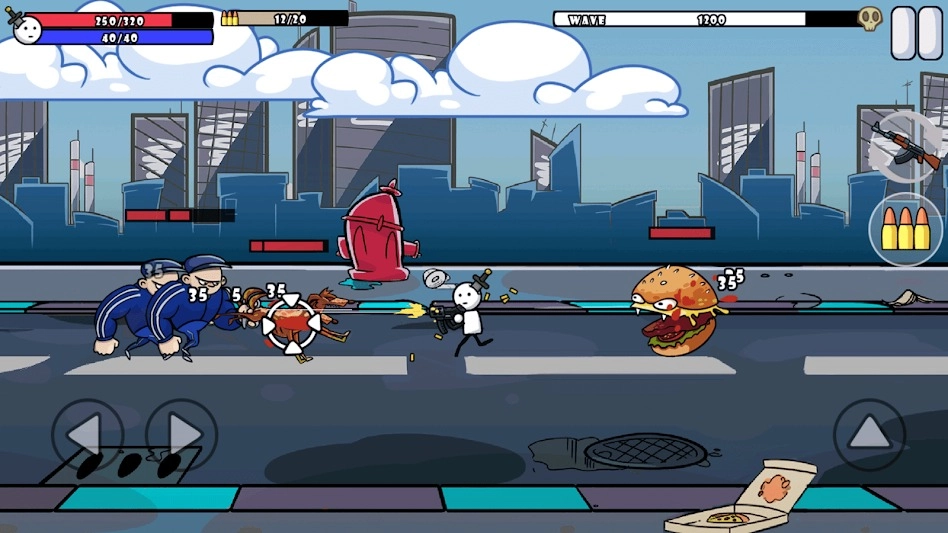Move left with the left arrow button

[x=86, y=436]
